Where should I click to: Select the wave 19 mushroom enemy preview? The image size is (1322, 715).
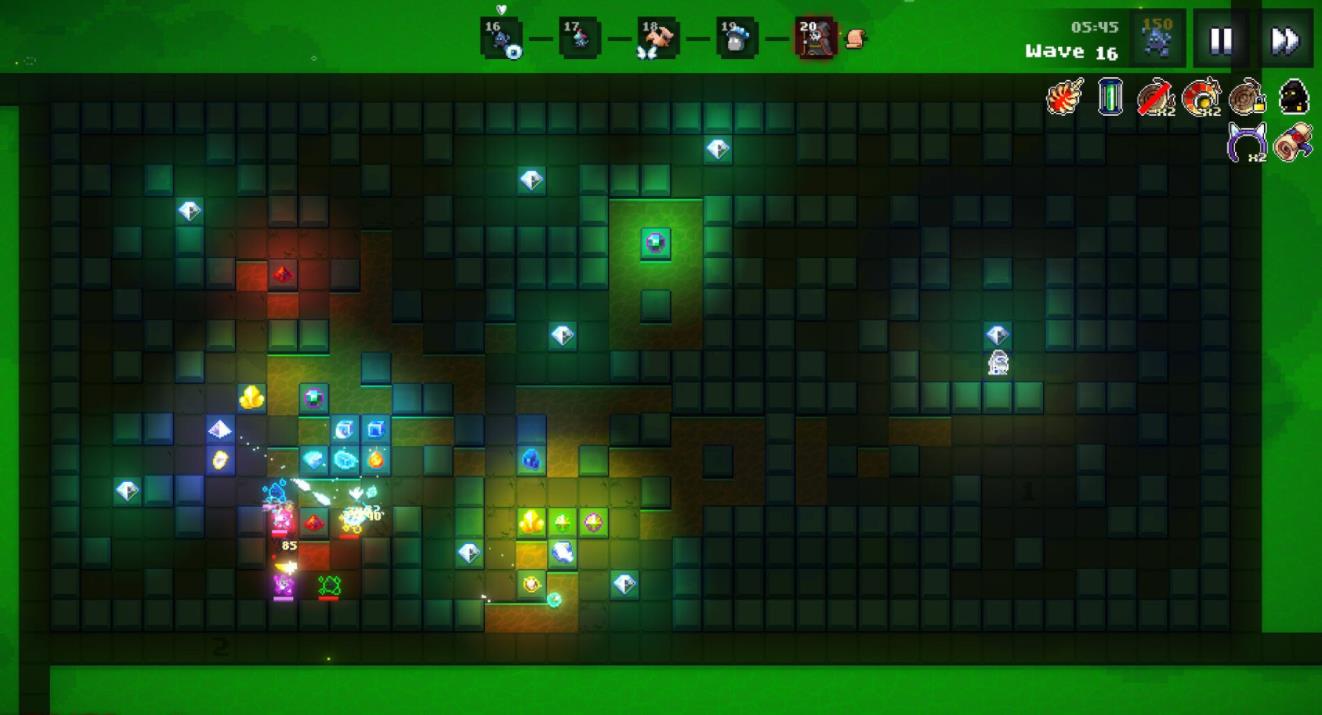coord(737,39)
